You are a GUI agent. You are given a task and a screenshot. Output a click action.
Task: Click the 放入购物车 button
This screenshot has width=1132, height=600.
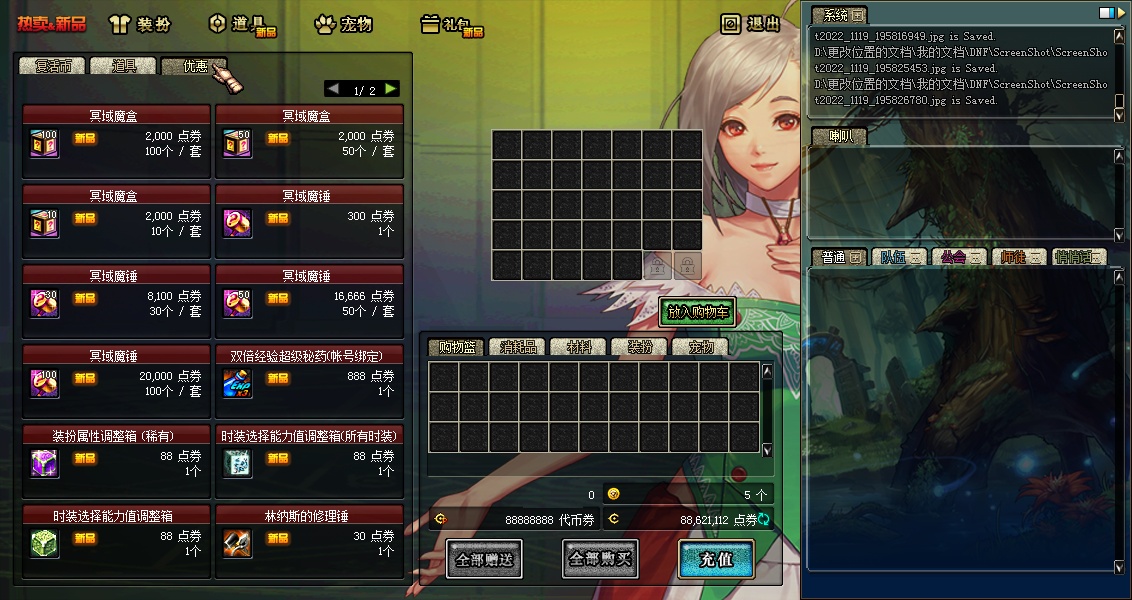[697, 312]
